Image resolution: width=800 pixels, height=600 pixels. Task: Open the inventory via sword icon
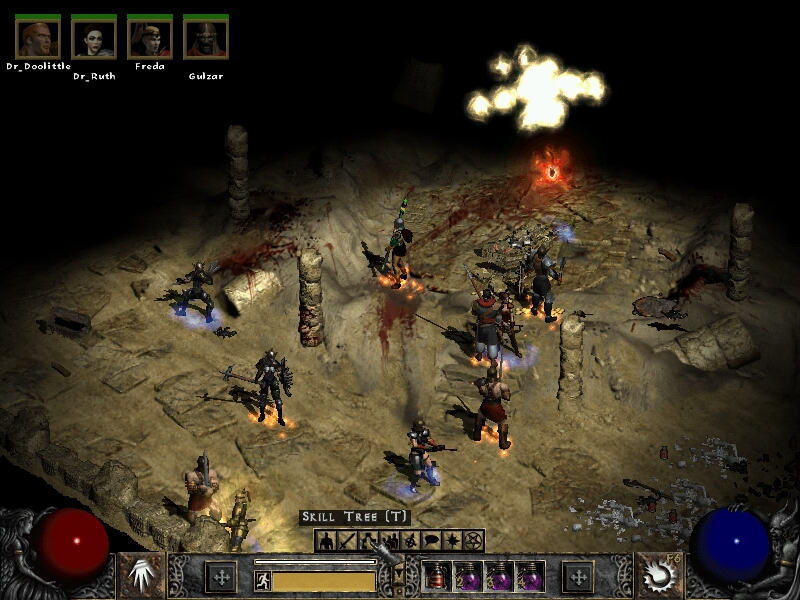point(346,541)
